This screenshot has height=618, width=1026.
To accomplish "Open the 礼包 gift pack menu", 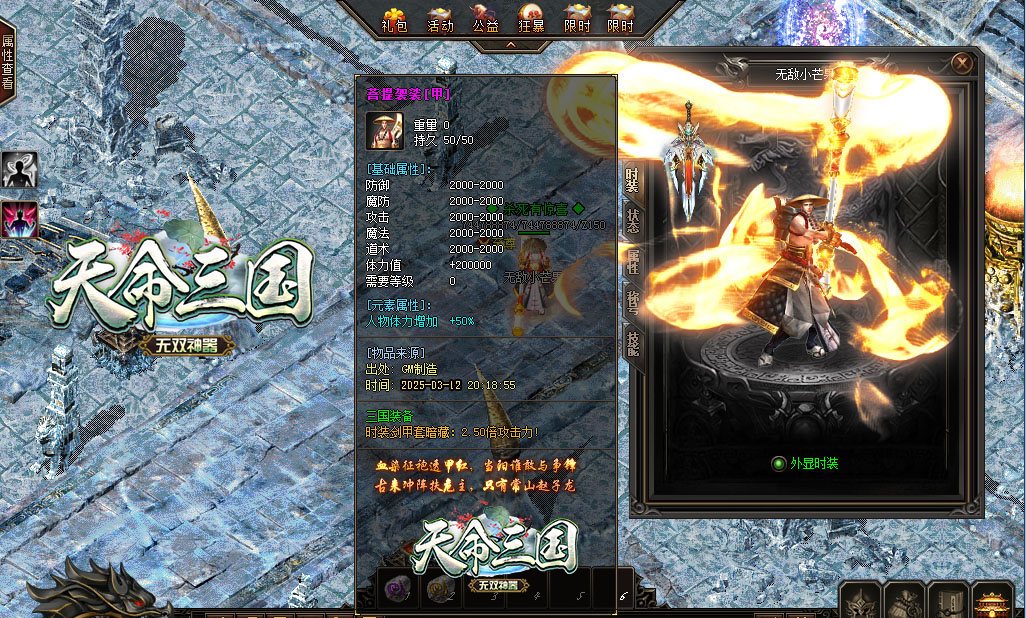I will coord(394,19).
